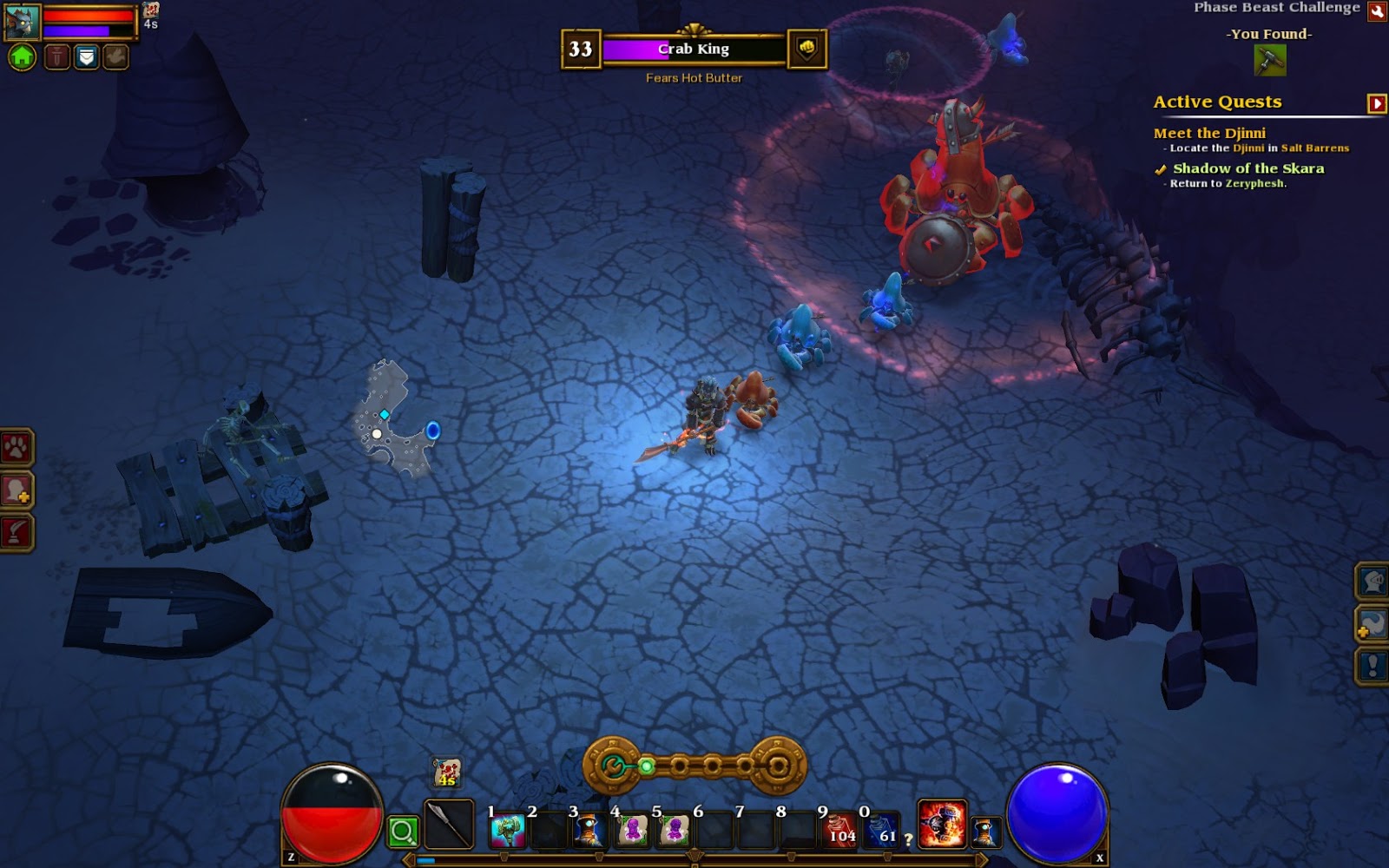Click the wrench icon at top right

[x=1379, y=12]
